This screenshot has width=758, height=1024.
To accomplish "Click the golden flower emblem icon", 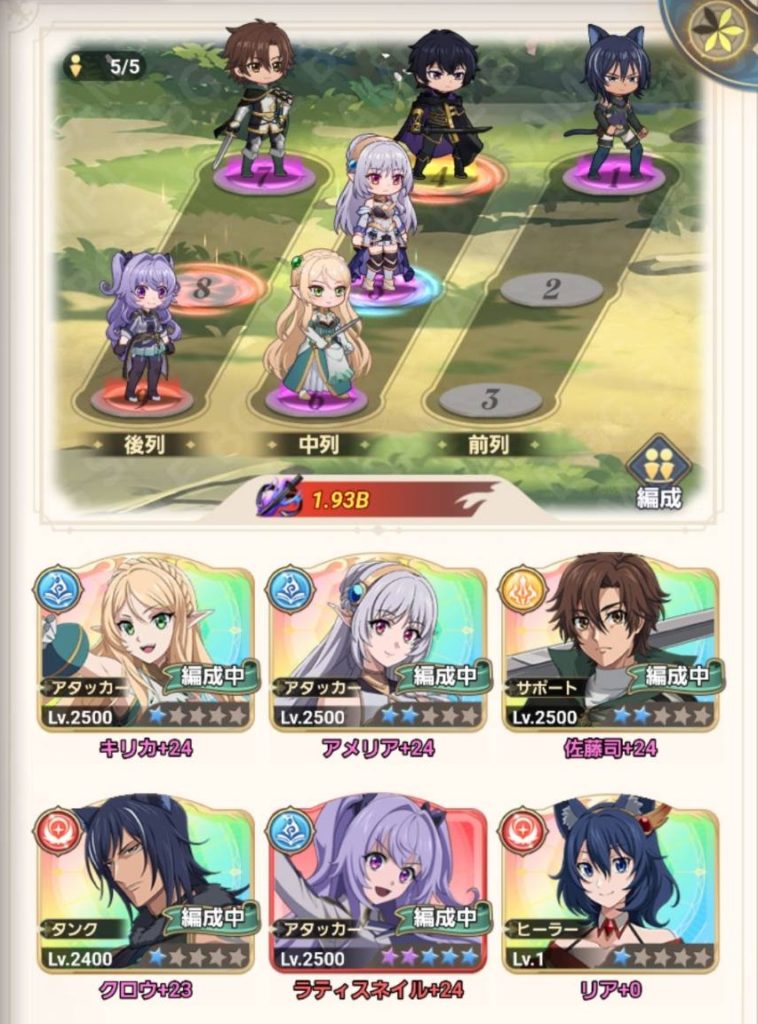I will (x=717, y=34).
